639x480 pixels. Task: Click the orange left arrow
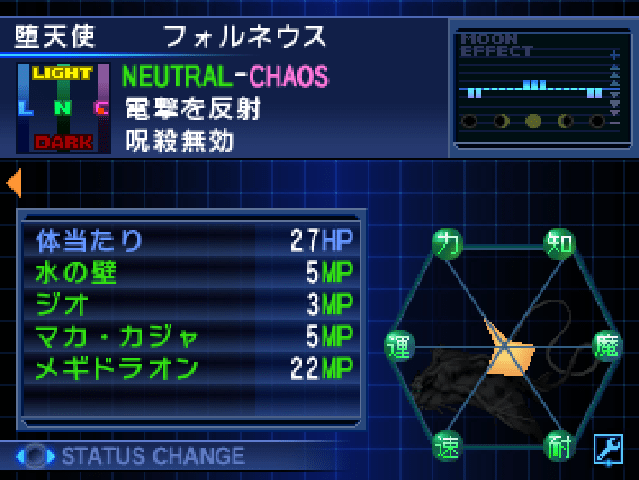tap(14, 183)
